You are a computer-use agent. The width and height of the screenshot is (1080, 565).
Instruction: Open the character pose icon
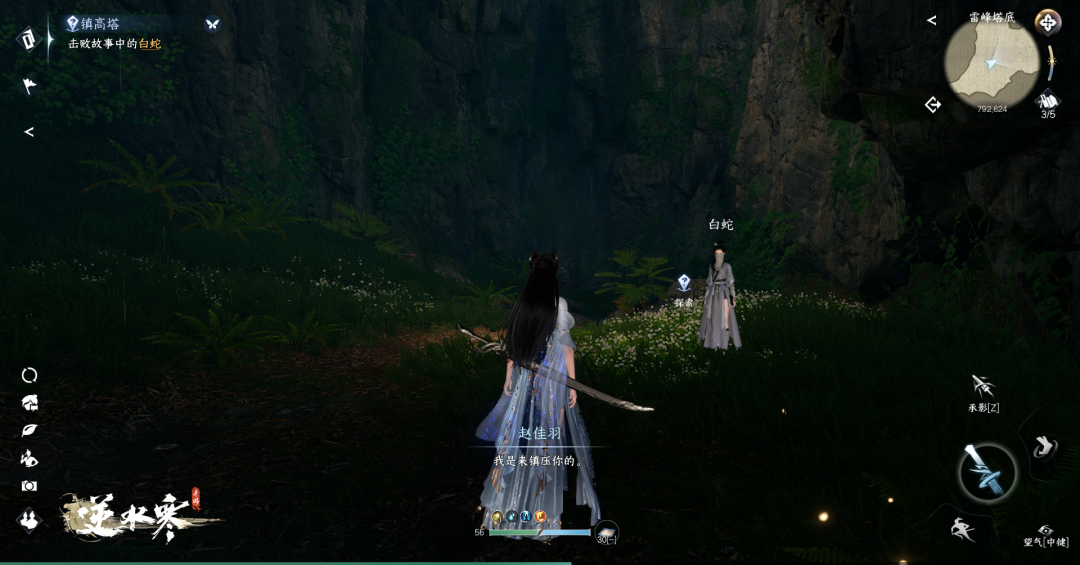click(x=29, y=458)
